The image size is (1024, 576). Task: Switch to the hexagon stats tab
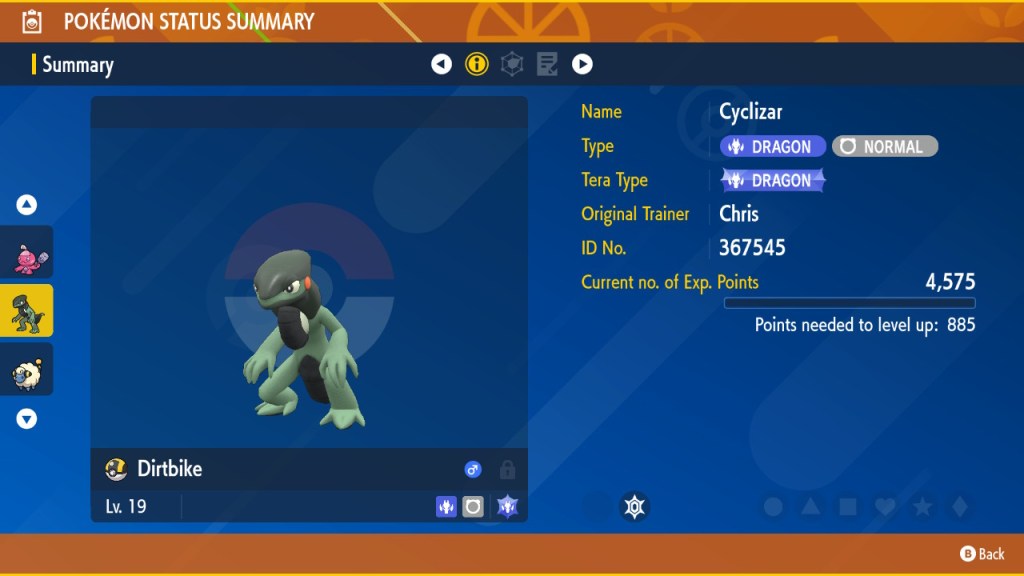pyautogui.click(x=512, y=65)
